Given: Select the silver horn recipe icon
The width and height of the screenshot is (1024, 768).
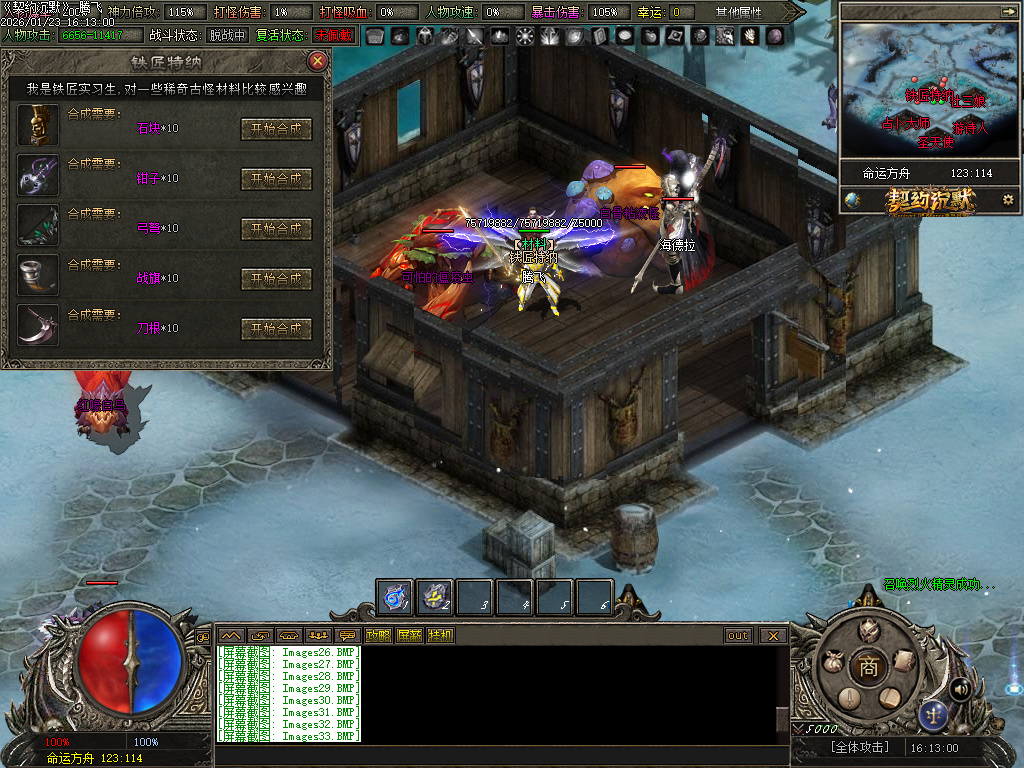Looking at the screenshot, I should coord(38,275).
